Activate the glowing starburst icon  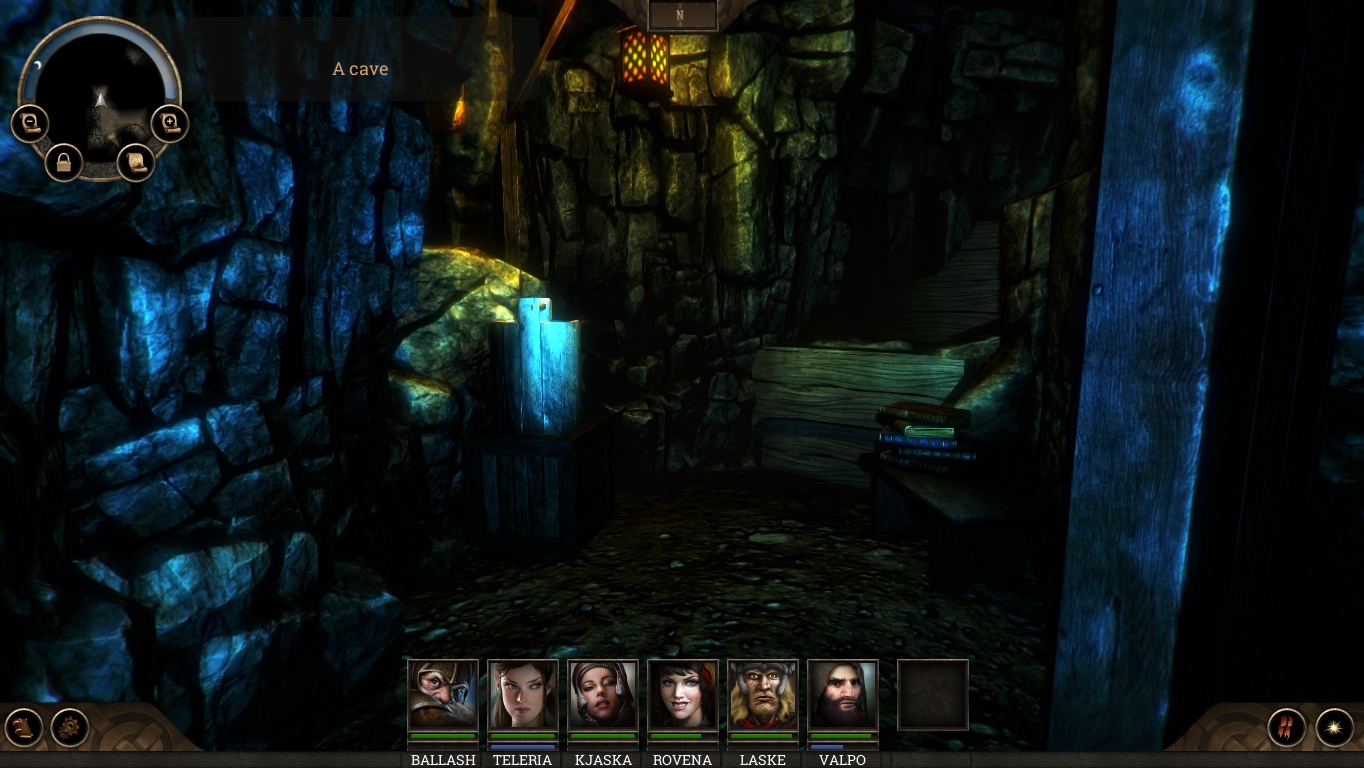(1334, 727)
